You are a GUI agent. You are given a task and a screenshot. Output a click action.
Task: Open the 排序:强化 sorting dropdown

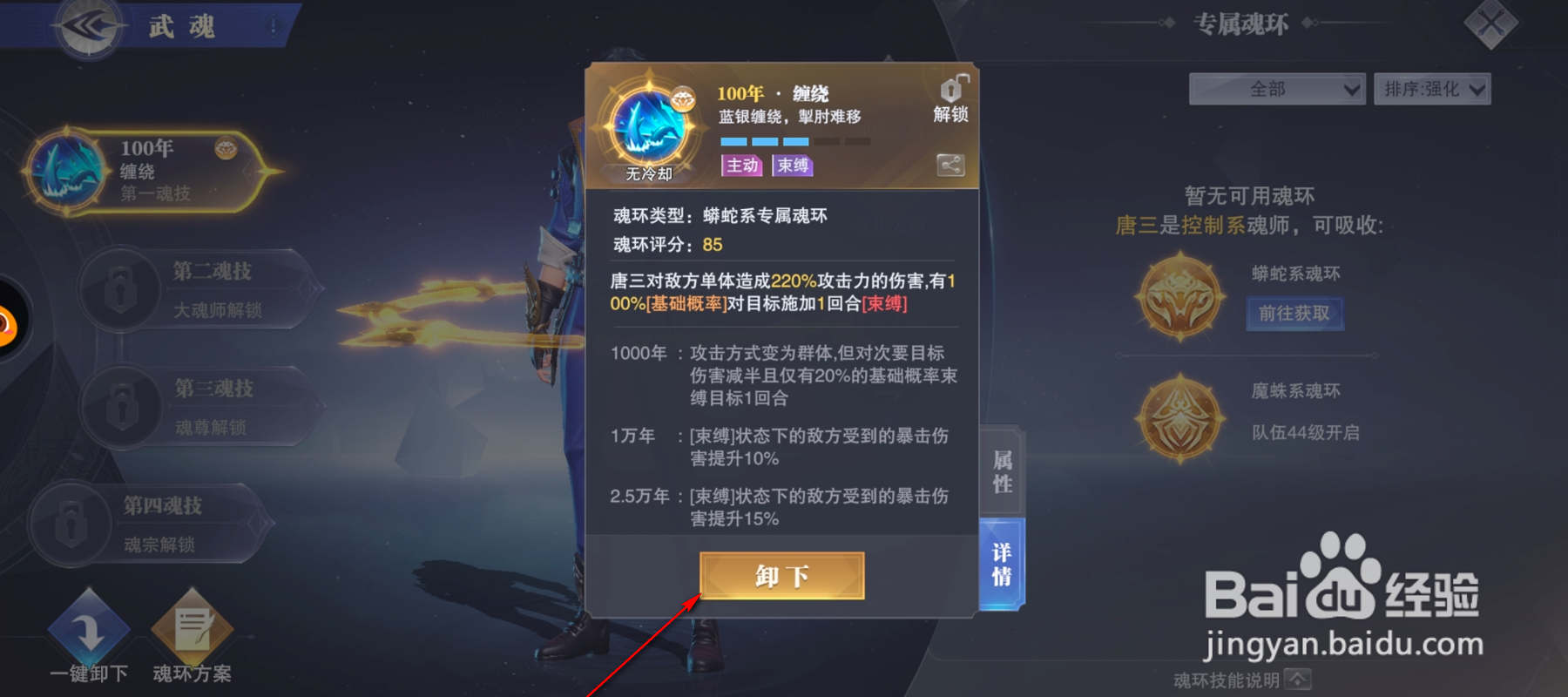pos(1432,88)
